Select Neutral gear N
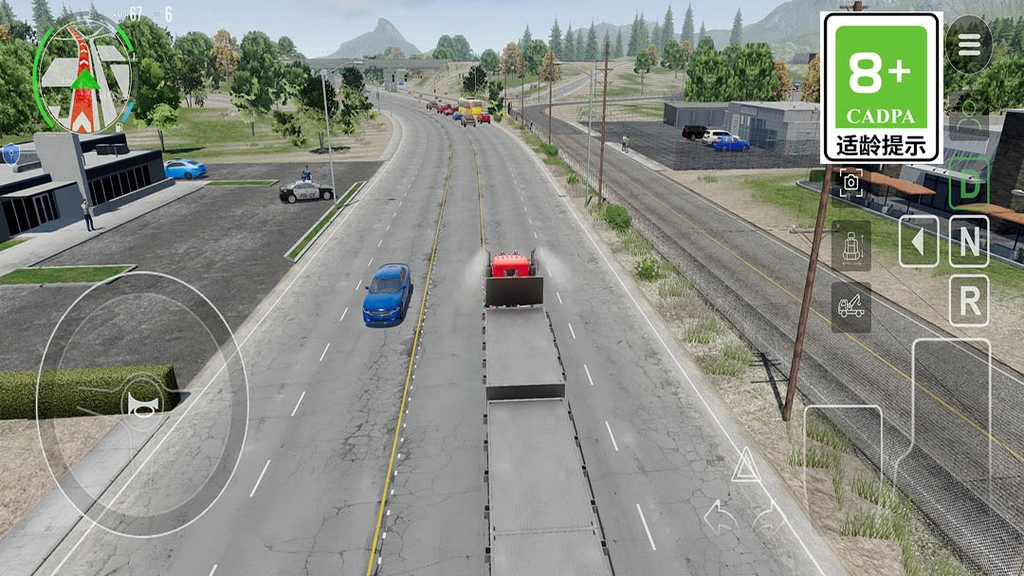The image size is (1024, 576). coord(969,241)
